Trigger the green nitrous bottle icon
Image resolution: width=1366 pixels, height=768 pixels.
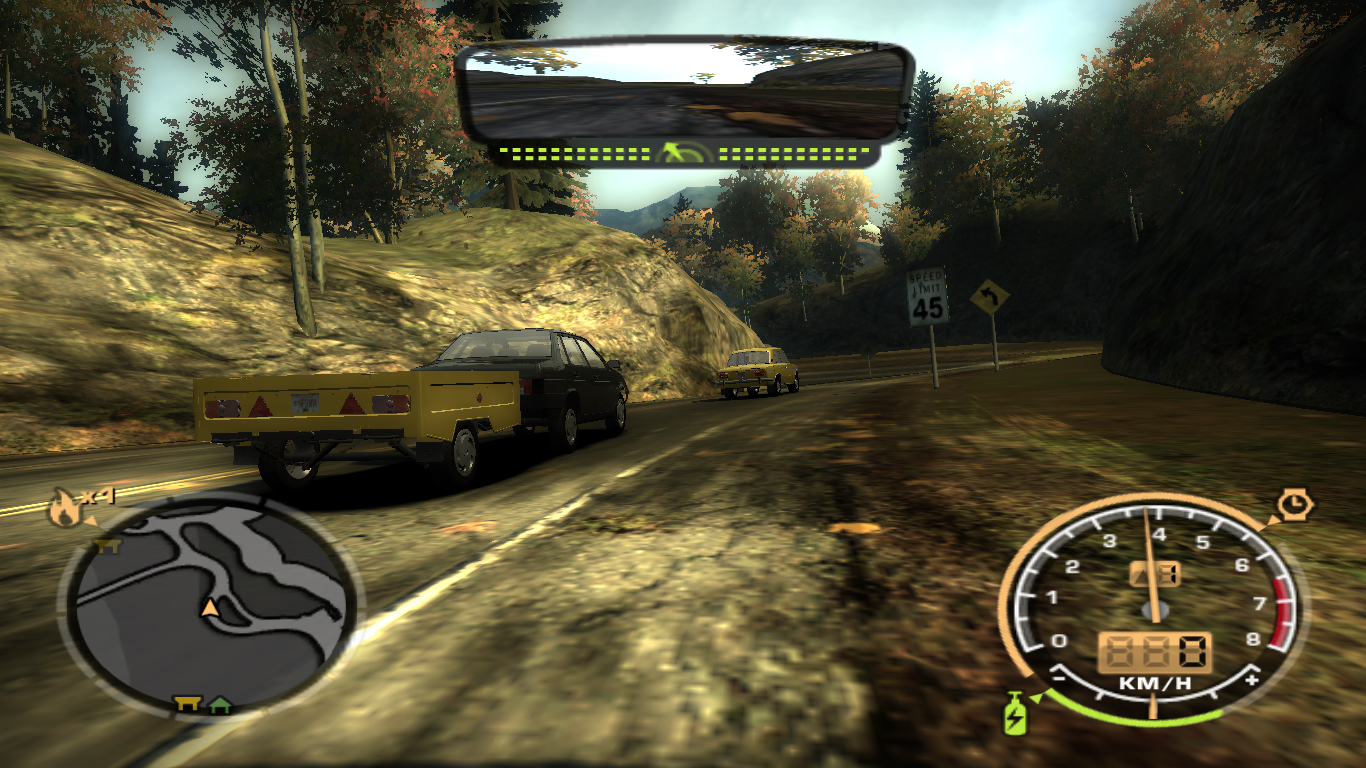click(x=1015, y=714)
